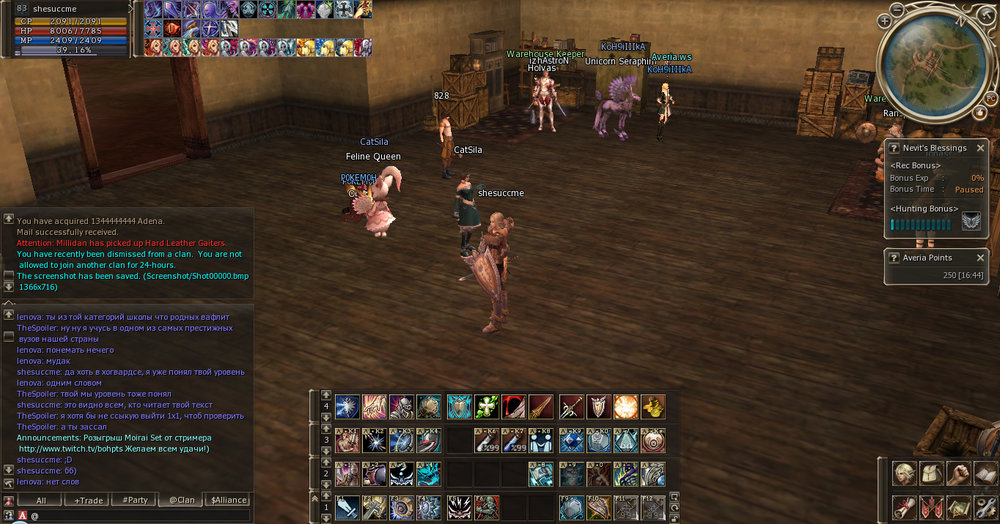Screen dimensions: 1000x524
Task: Activate the fiery explosion skill icon
Action: click(626, 406)
